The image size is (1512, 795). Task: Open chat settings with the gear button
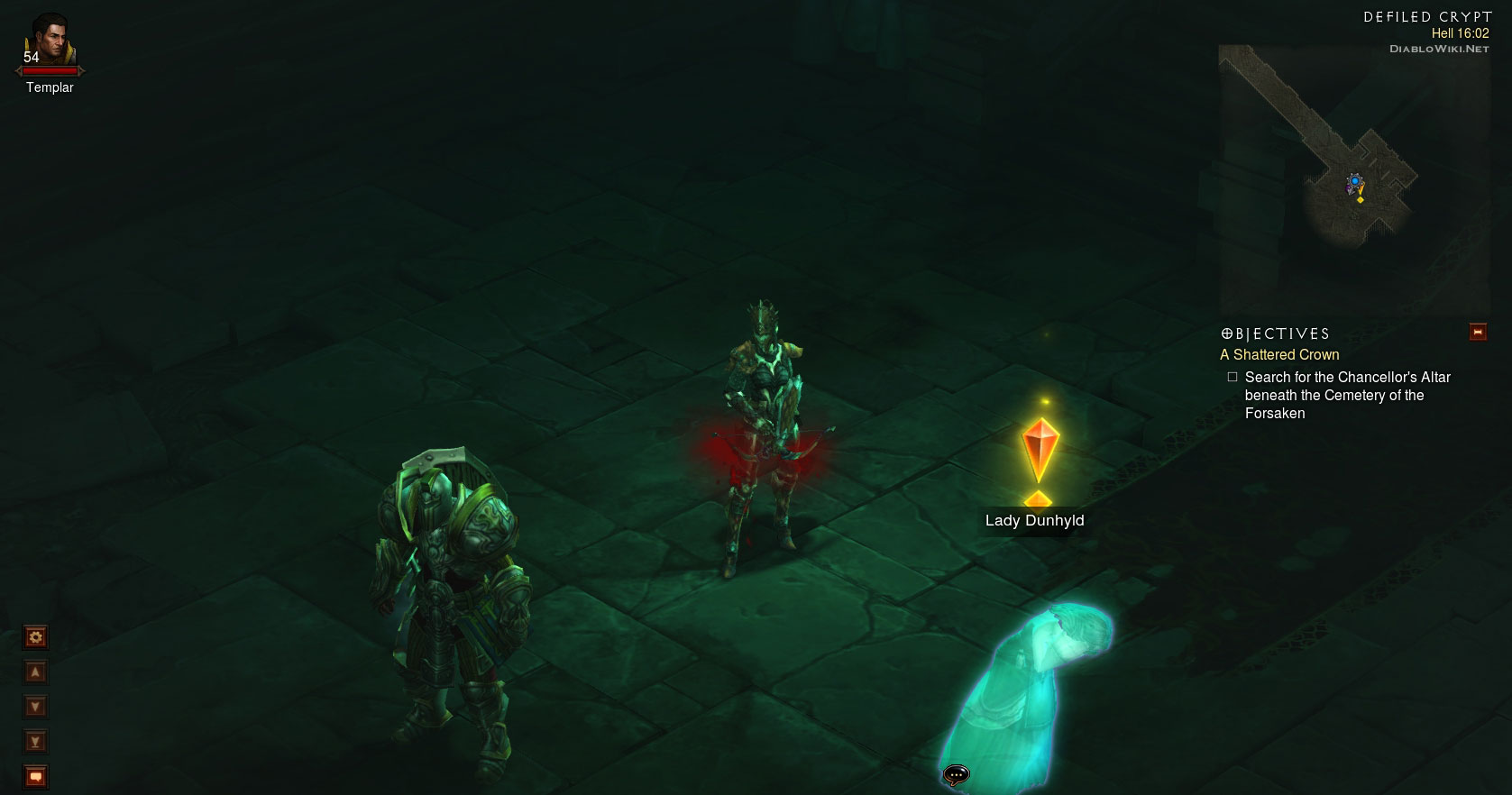(35, 638)
